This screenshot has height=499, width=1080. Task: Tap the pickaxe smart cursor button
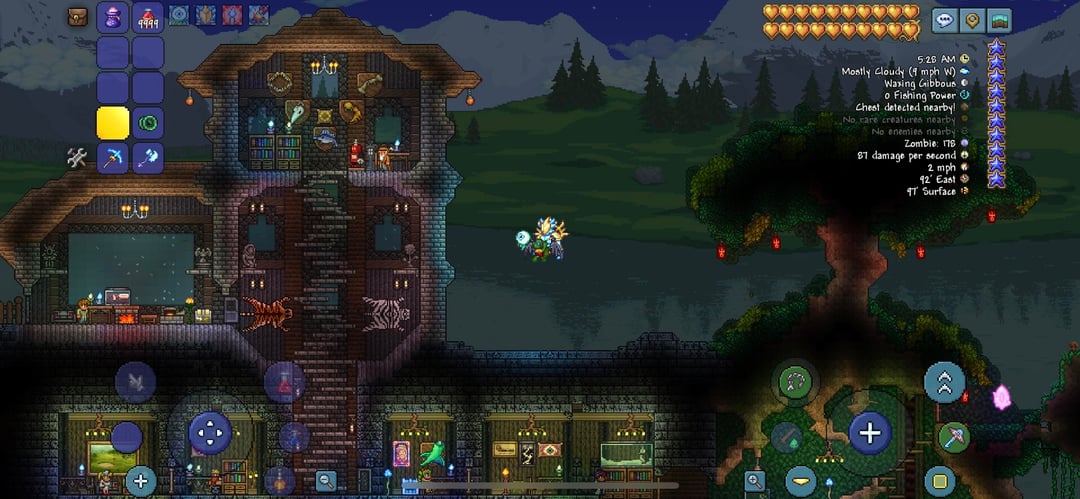(x=951, y=437)
